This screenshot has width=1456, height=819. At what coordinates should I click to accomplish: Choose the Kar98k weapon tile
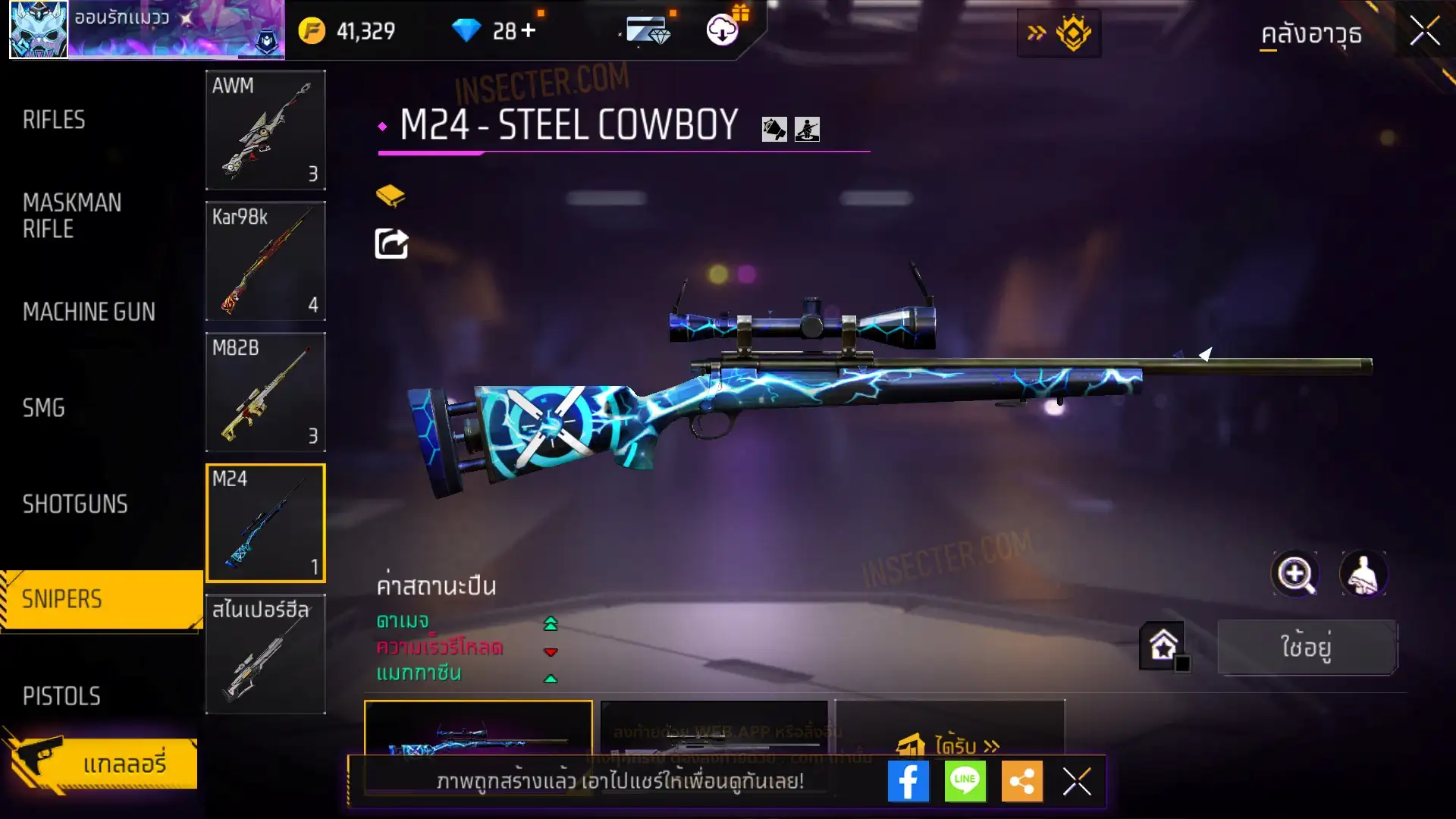pyautogui.click(x=265, y=262)
